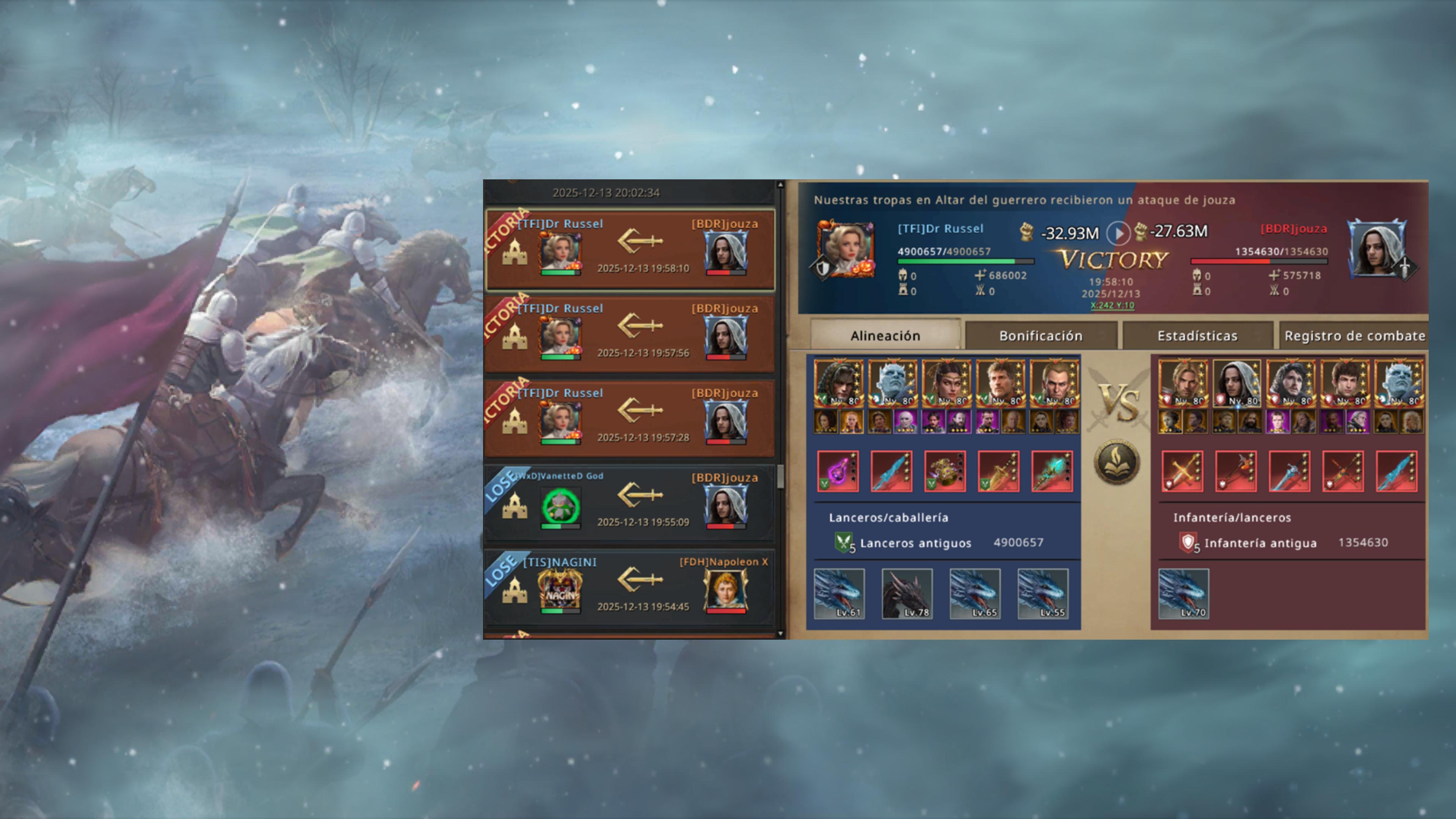
Task: Click Dr Russel's large avatar portrait
Action: point(846,249)
